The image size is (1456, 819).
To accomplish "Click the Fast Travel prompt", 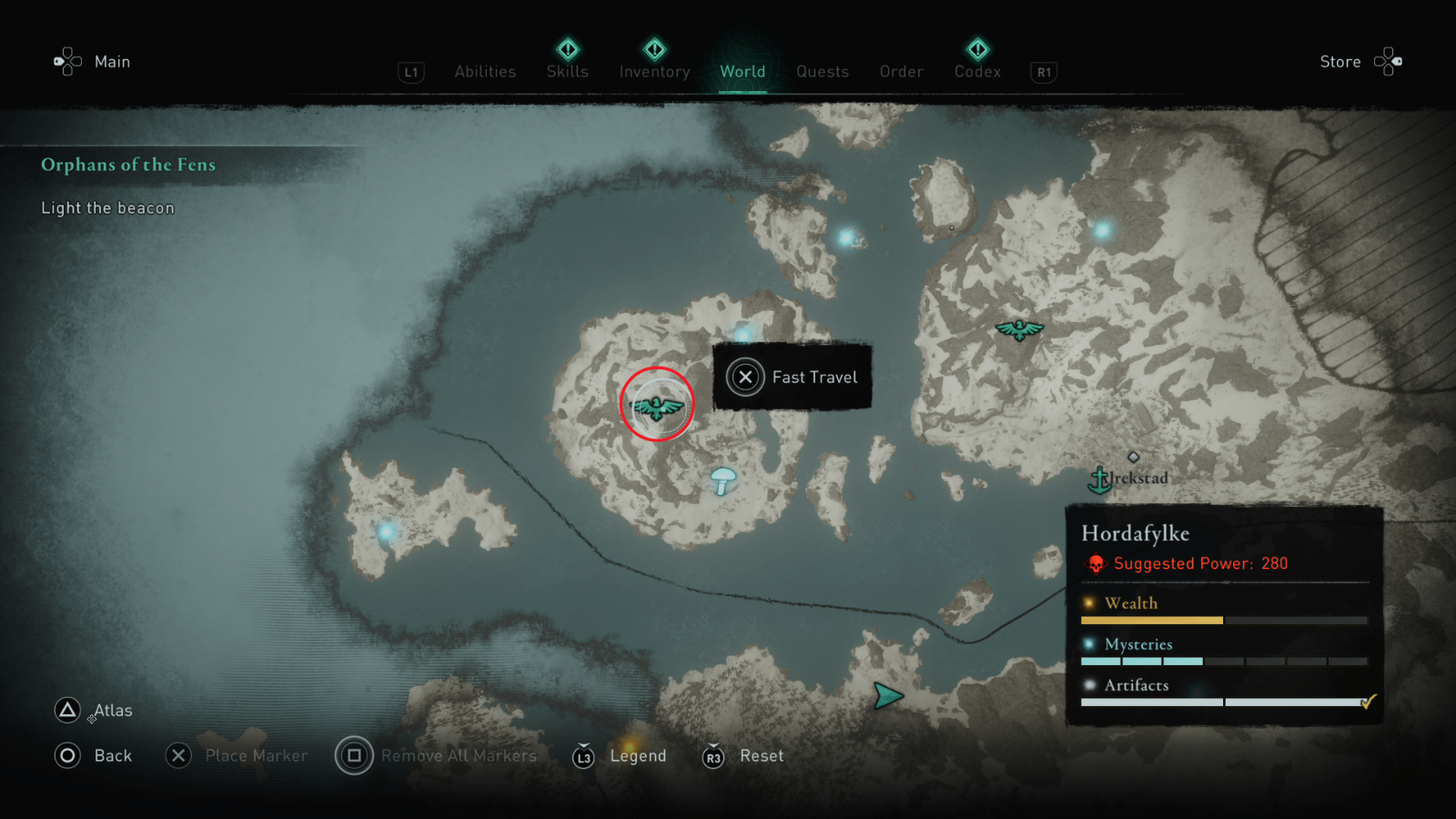I will click(x=791, y=377).
